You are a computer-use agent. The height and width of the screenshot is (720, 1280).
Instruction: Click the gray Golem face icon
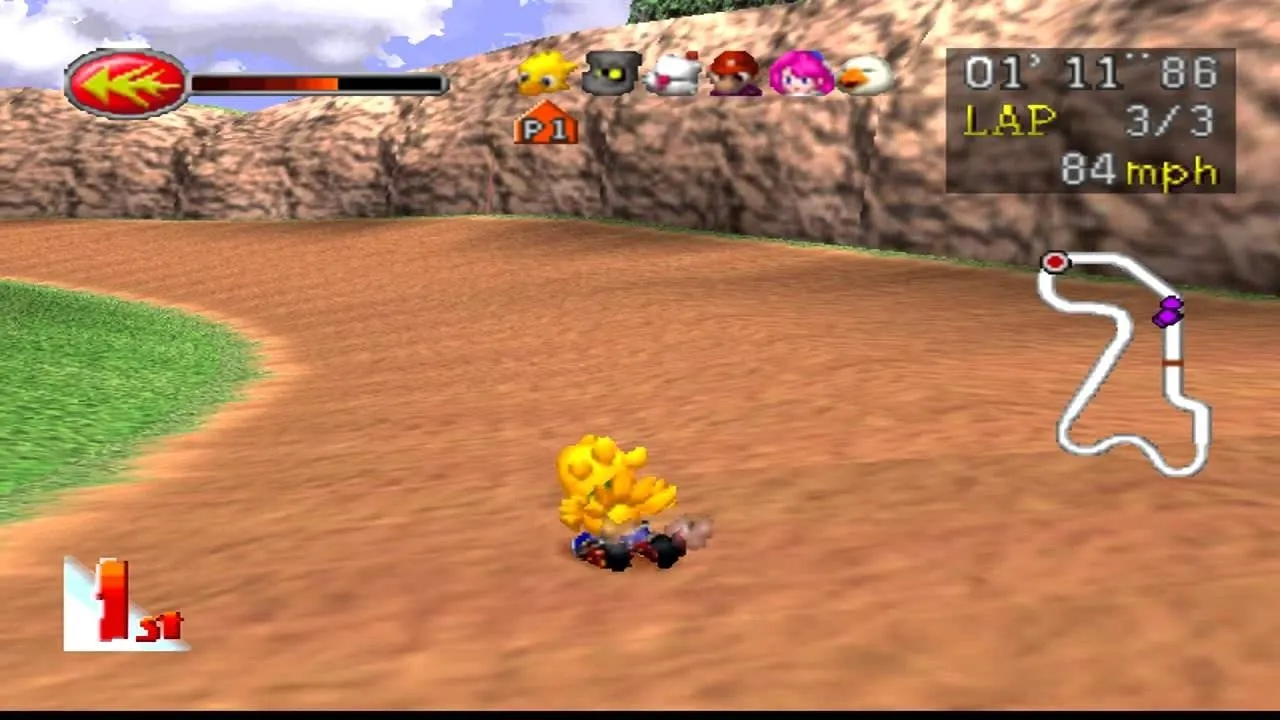(608, 75)
